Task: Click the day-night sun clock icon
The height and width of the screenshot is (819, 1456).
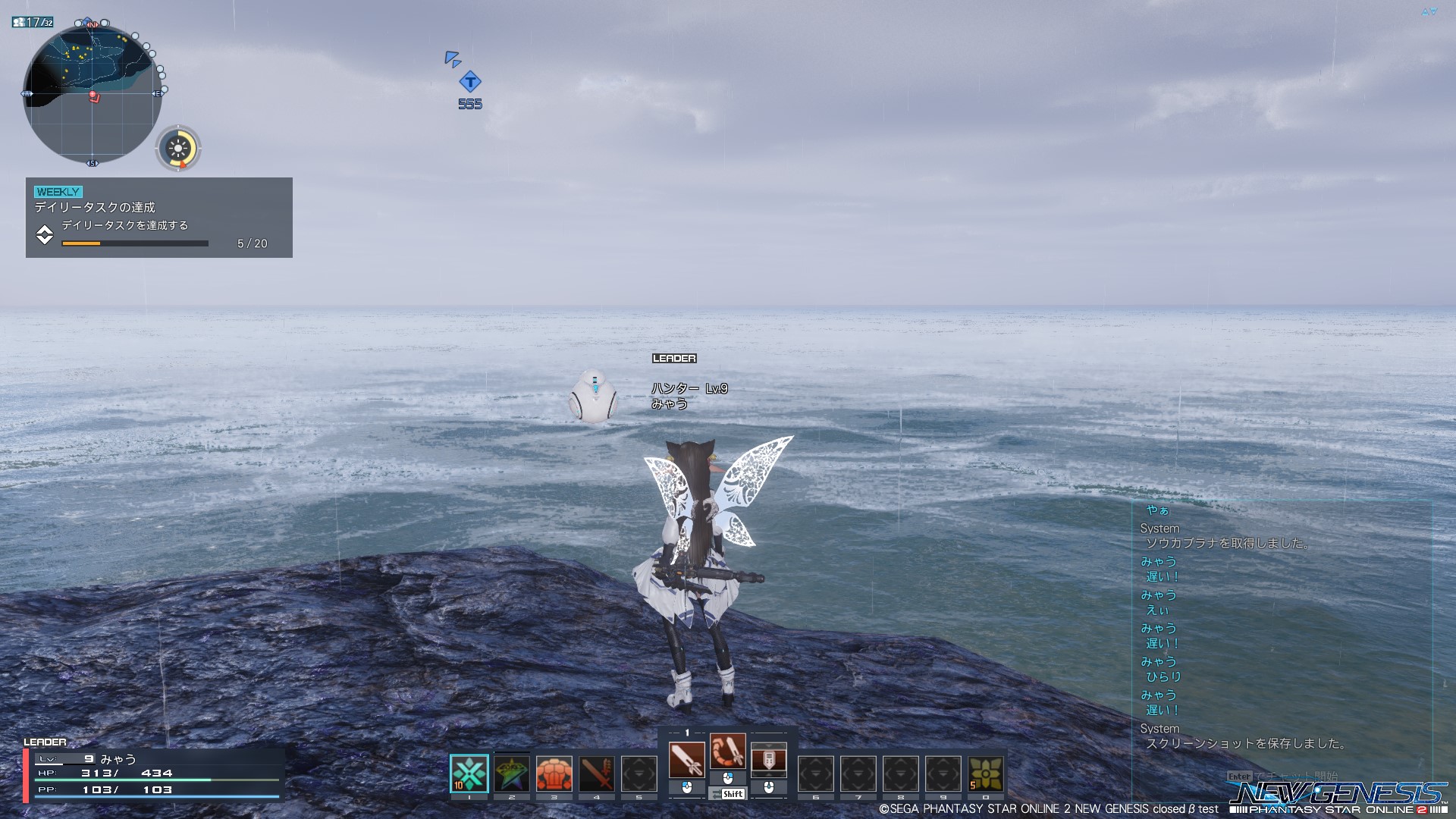Action: pyautogui.click(x=178, y=148)
